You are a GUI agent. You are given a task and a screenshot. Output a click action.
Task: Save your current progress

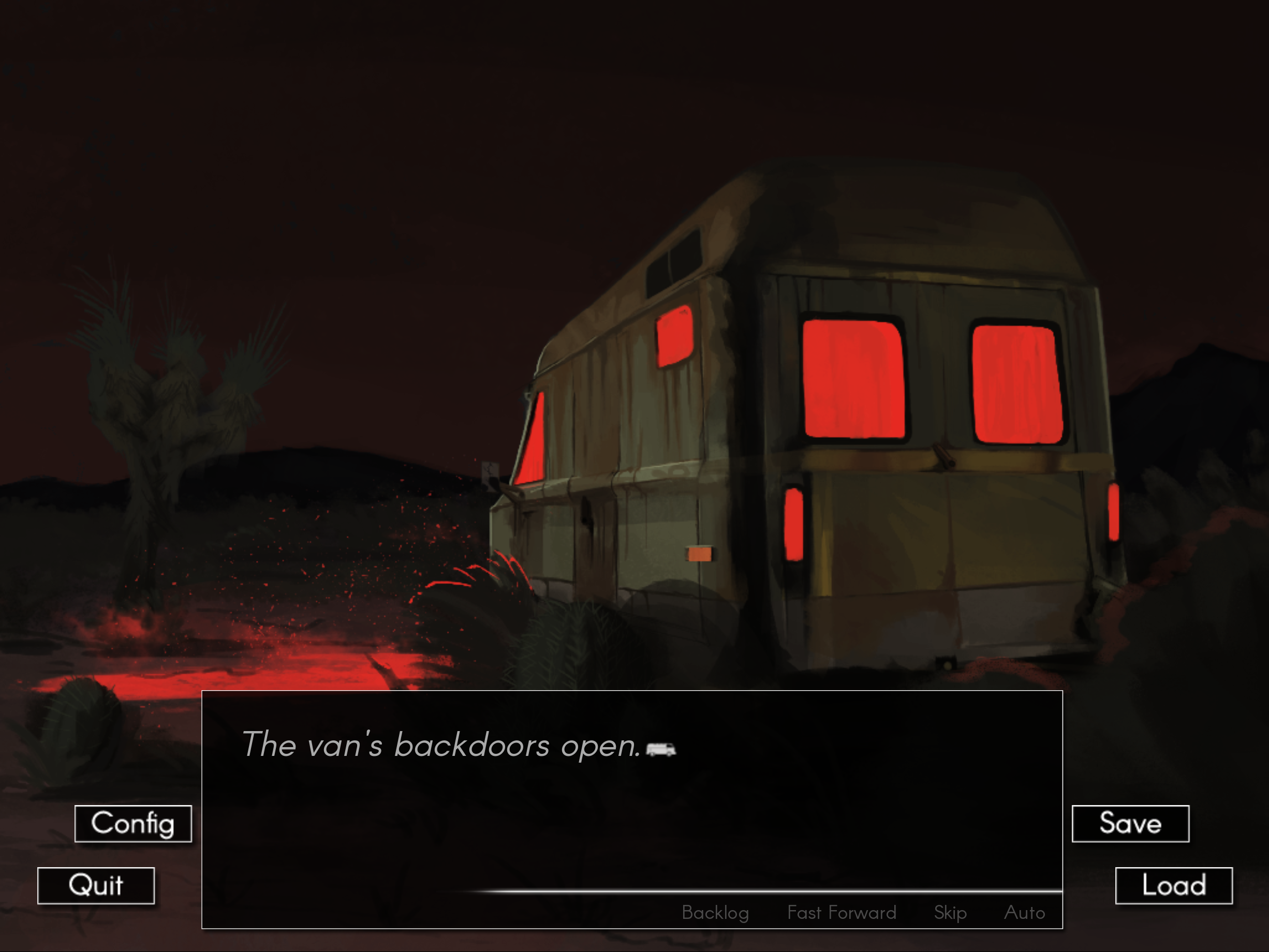[x=1130, y=824]
